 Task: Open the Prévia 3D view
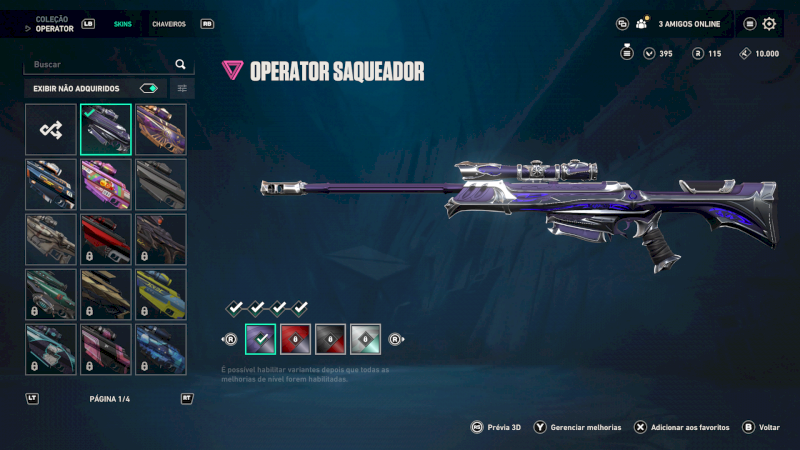tap(504, 427)
